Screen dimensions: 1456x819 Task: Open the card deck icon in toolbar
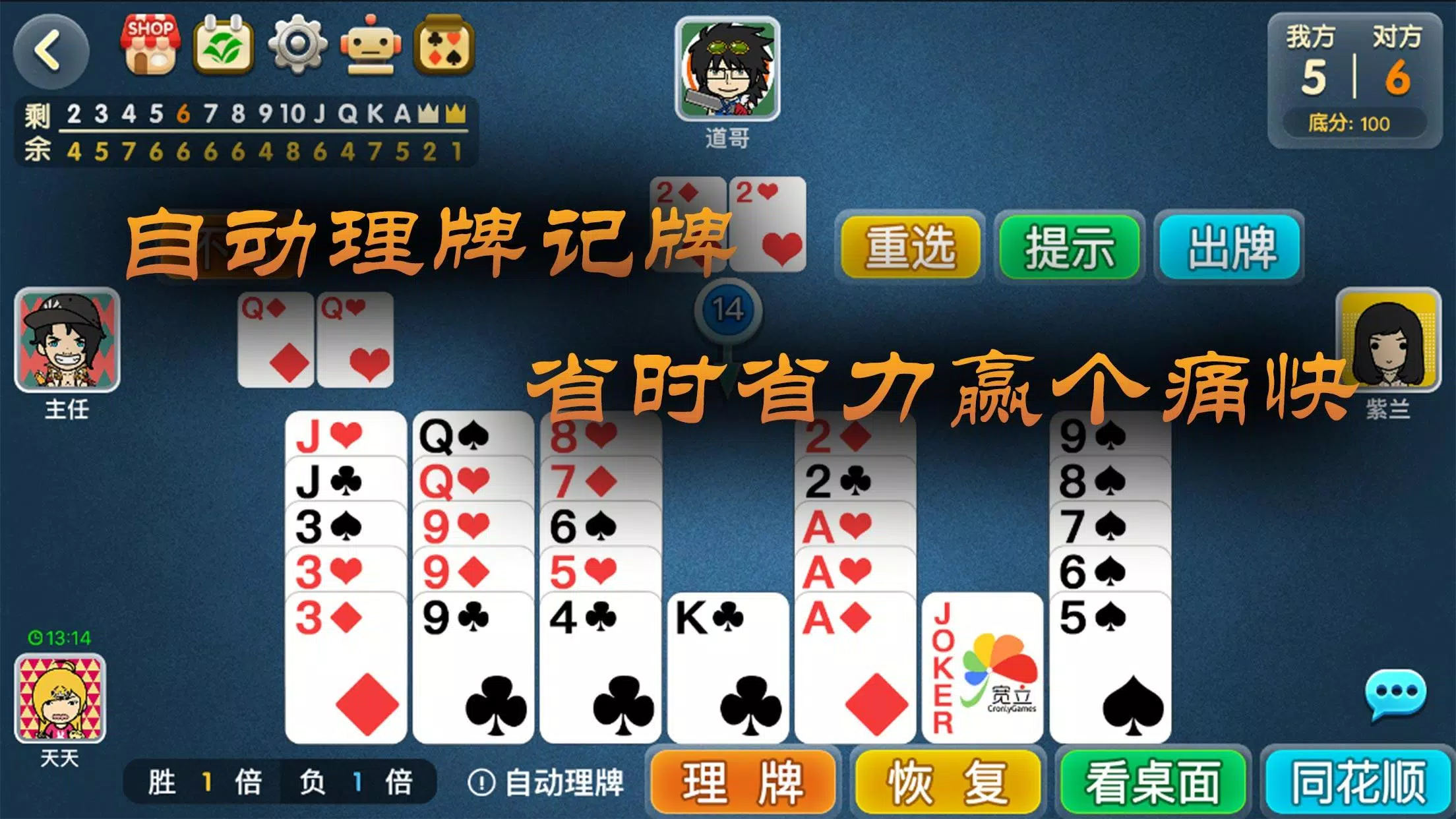click(444, 45)
